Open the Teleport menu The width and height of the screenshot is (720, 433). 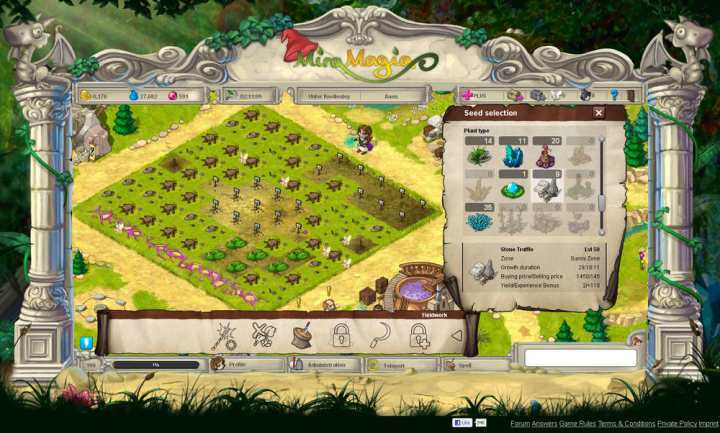coord(397,365)
